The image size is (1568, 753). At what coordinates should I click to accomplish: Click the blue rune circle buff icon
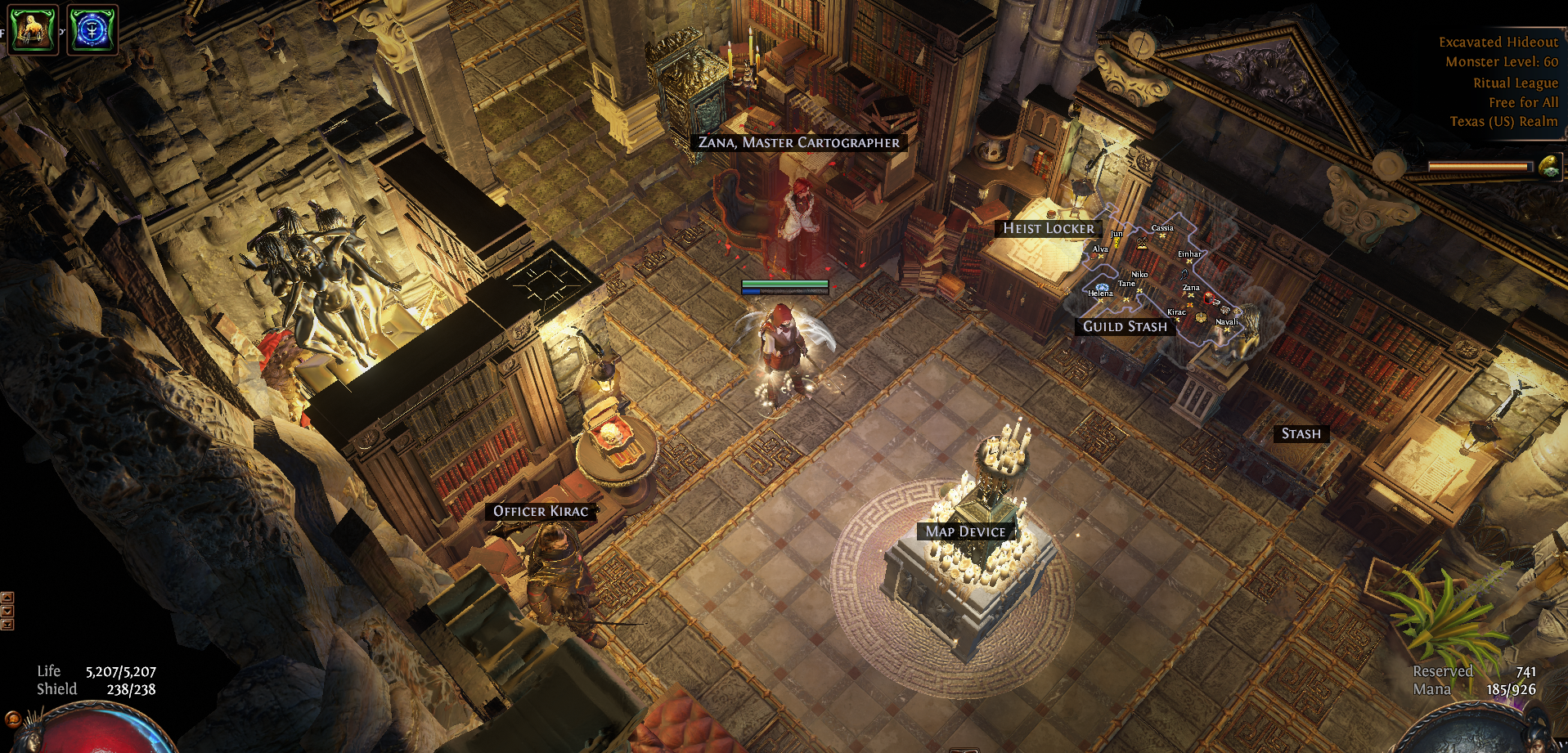coord(92,29)
